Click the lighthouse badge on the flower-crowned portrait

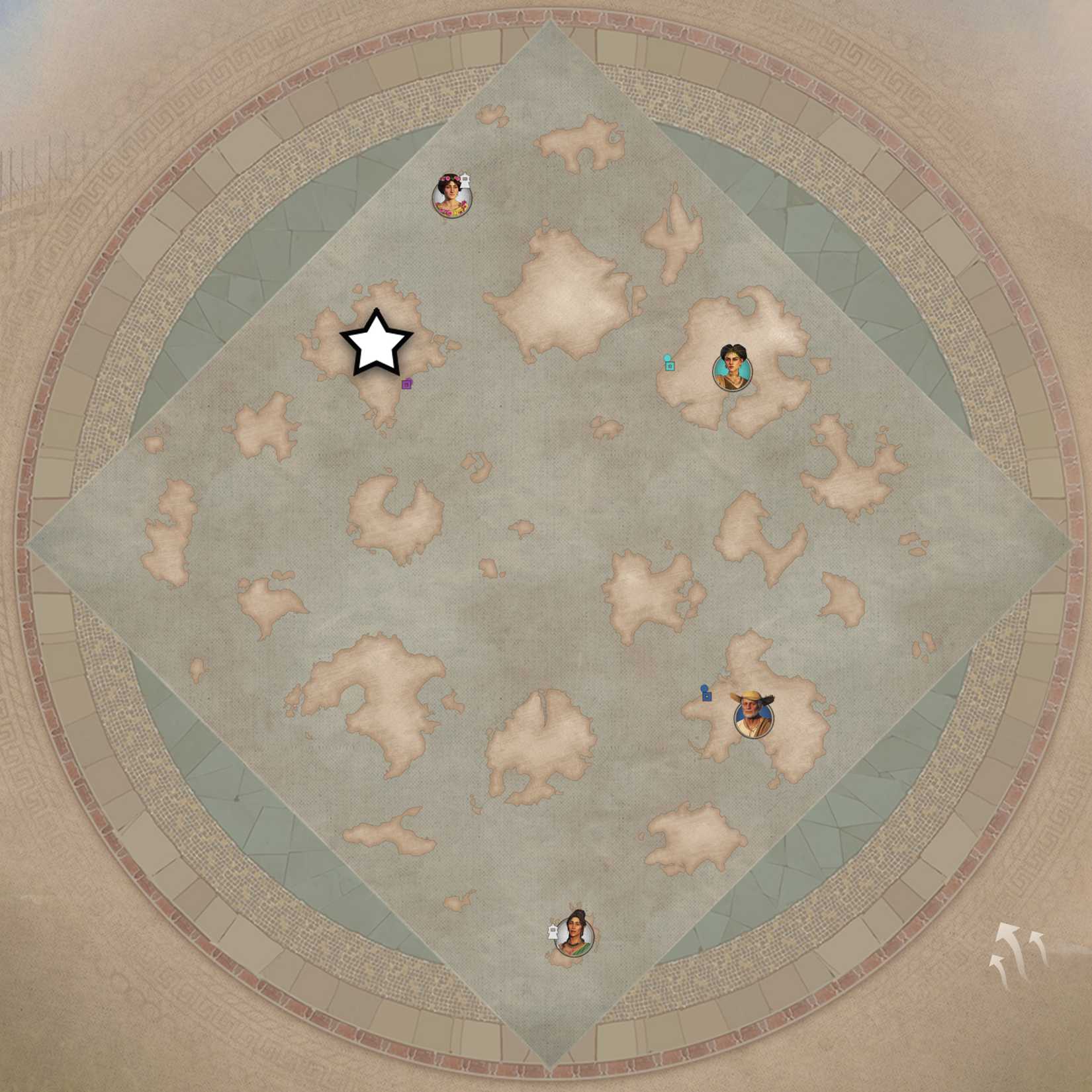pyautogui.click(x=465, y=182)
